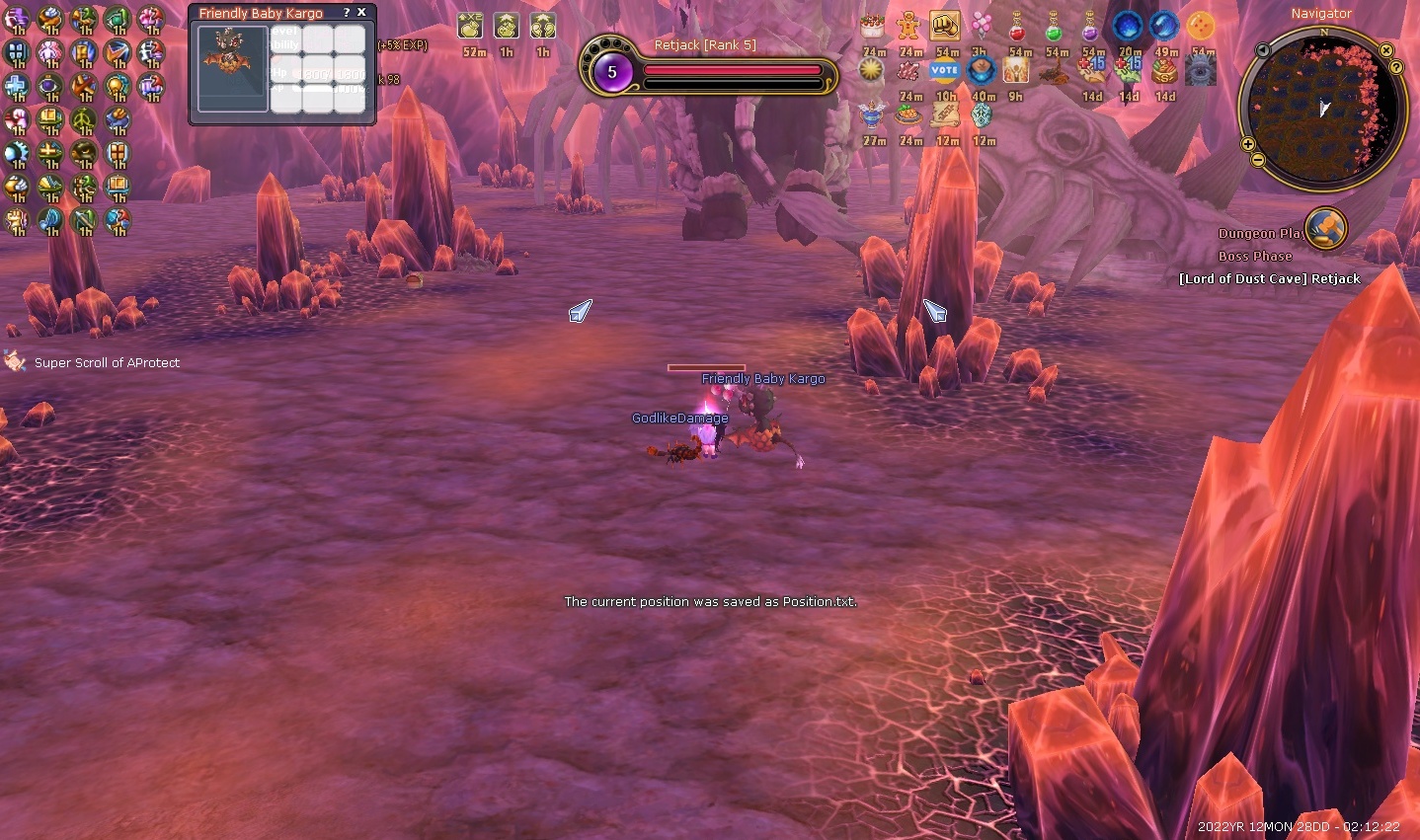The image size is (1420, 840).
Task: Zoom out the Navigator minimap
Action: (x=1258, y=159)
